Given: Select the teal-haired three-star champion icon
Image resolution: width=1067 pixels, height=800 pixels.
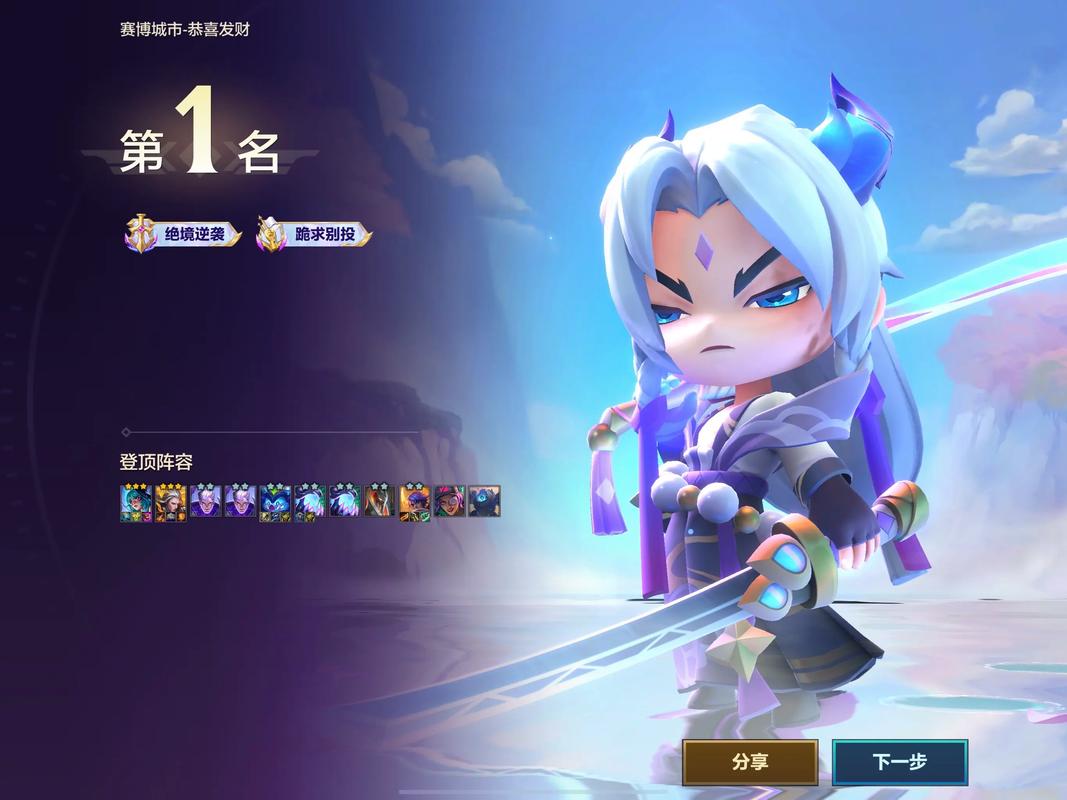Looking at the screenshot, I should pos(135,501).
